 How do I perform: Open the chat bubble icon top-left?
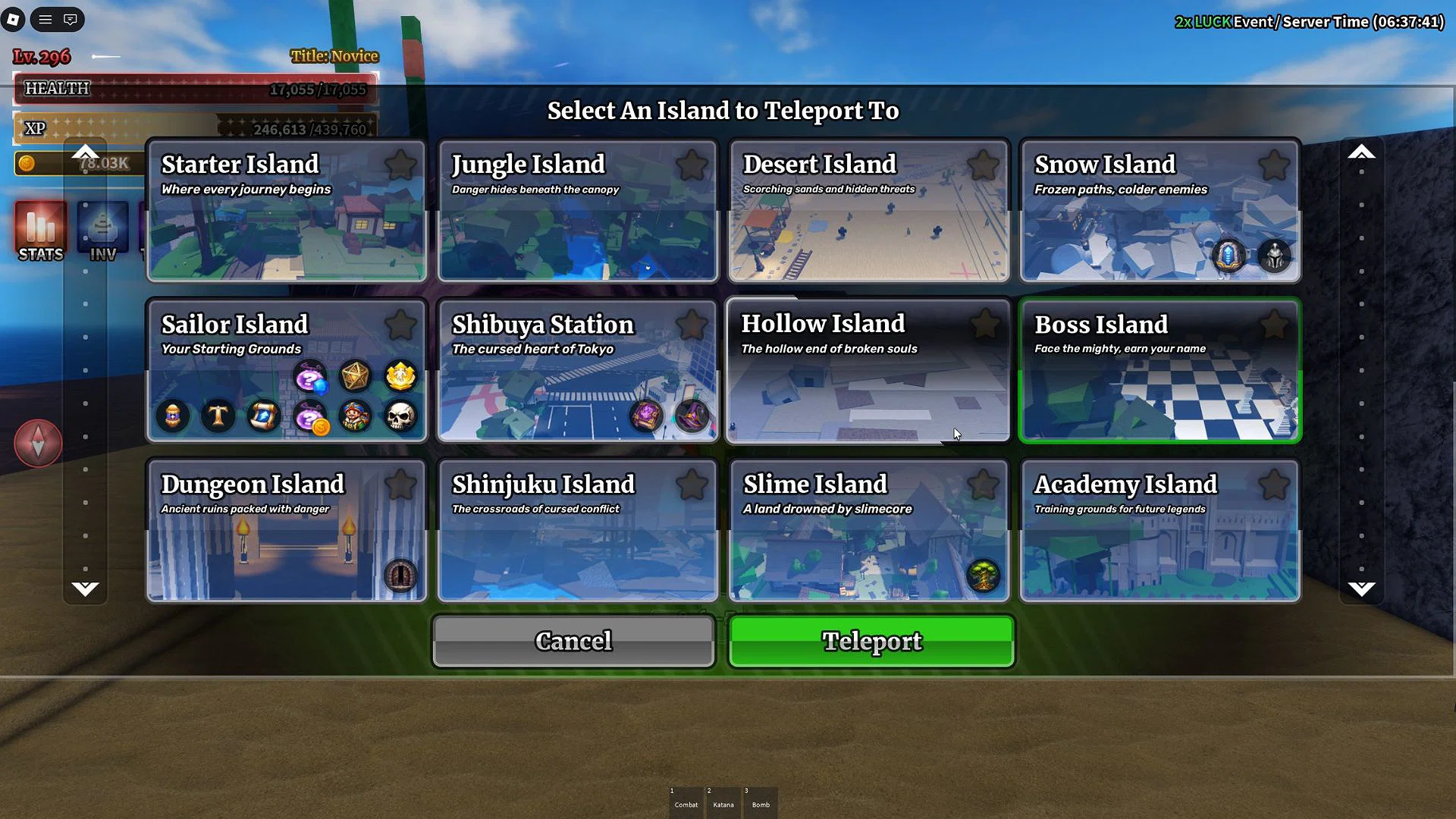click(x=70, y=20)
